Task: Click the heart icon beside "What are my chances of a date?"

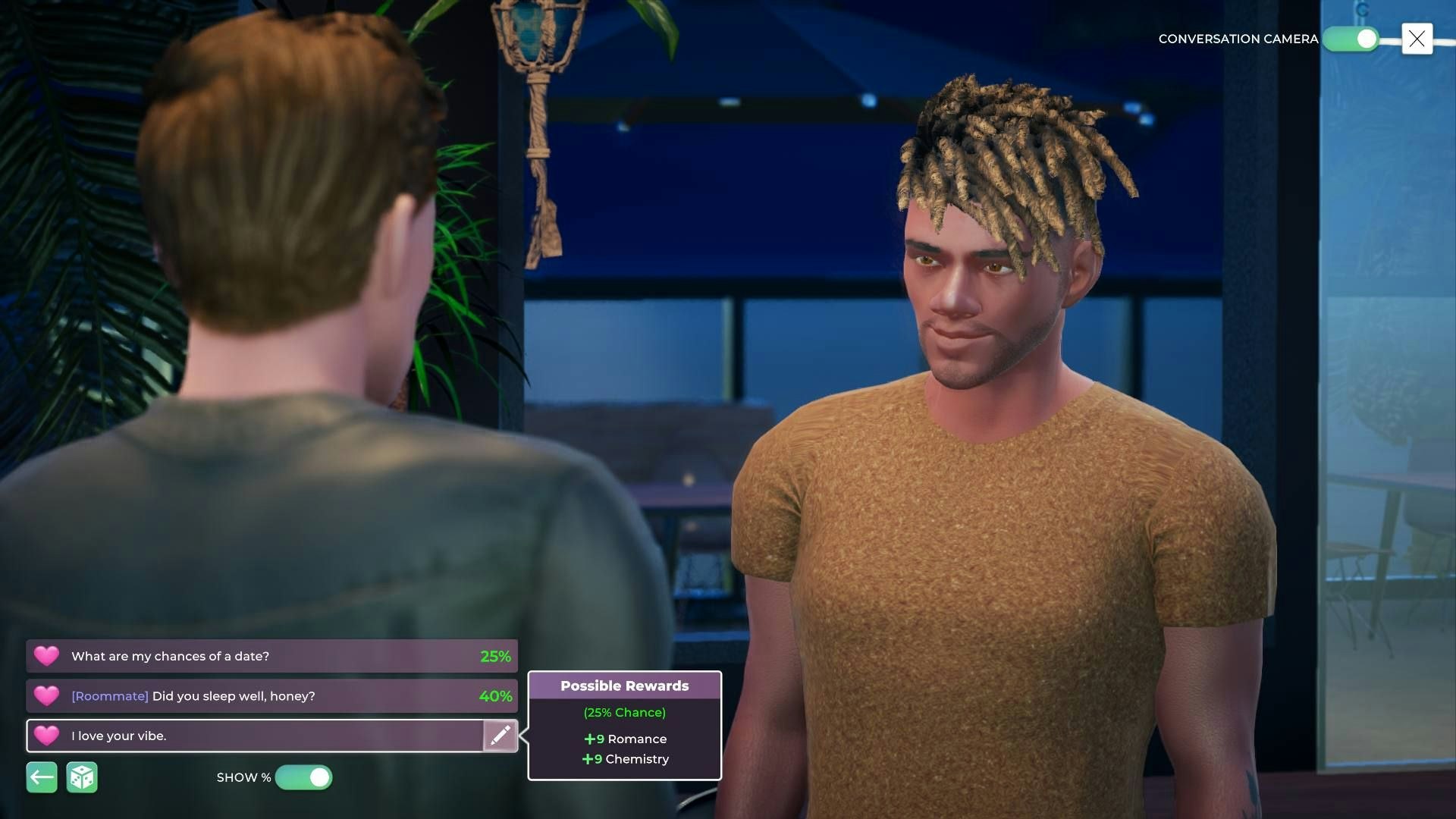Action: click(47, 656)
